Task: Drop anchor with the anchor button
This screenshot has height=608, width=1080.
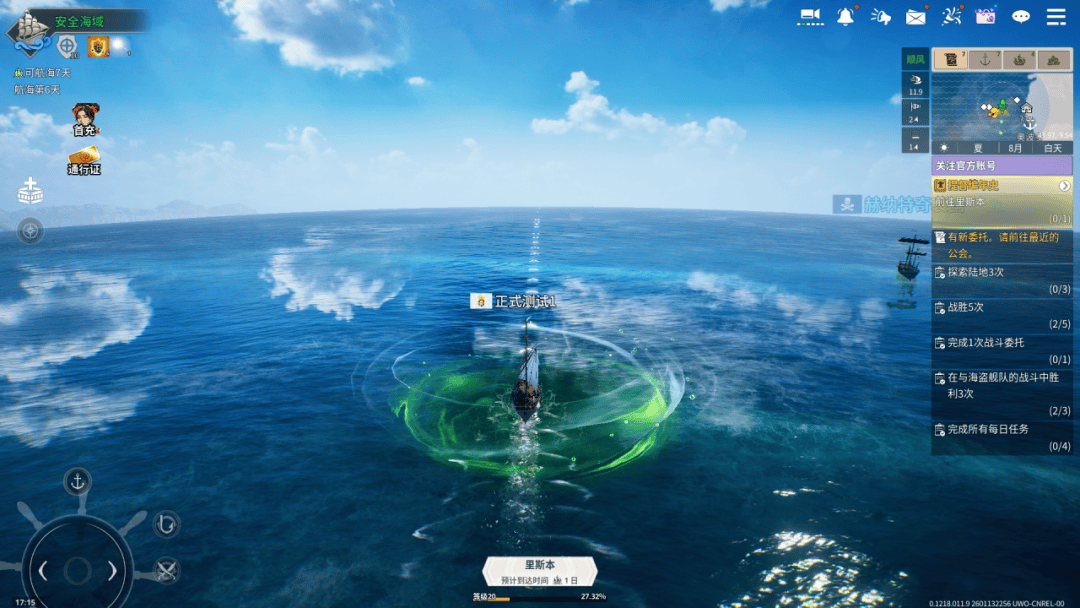Action: pos(77,482)
